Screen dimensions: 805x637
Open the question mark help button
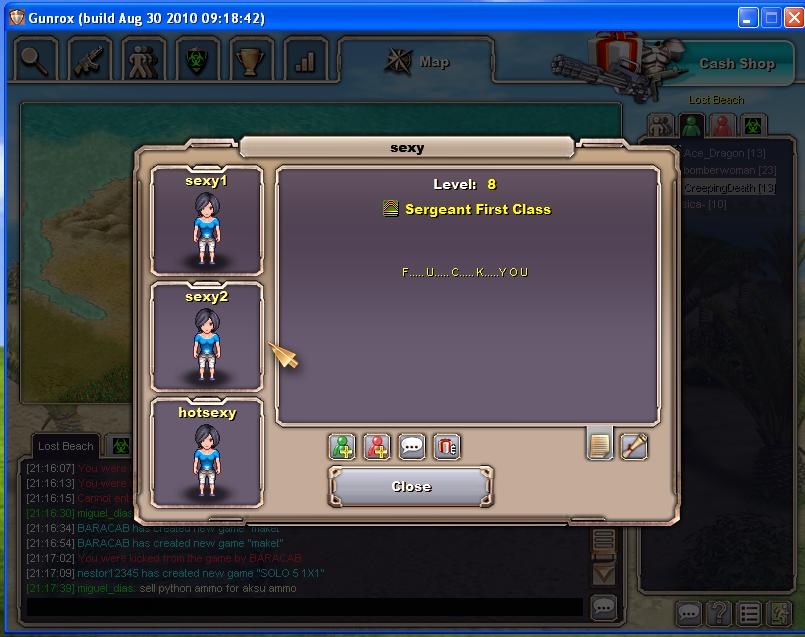pos(718,612)
